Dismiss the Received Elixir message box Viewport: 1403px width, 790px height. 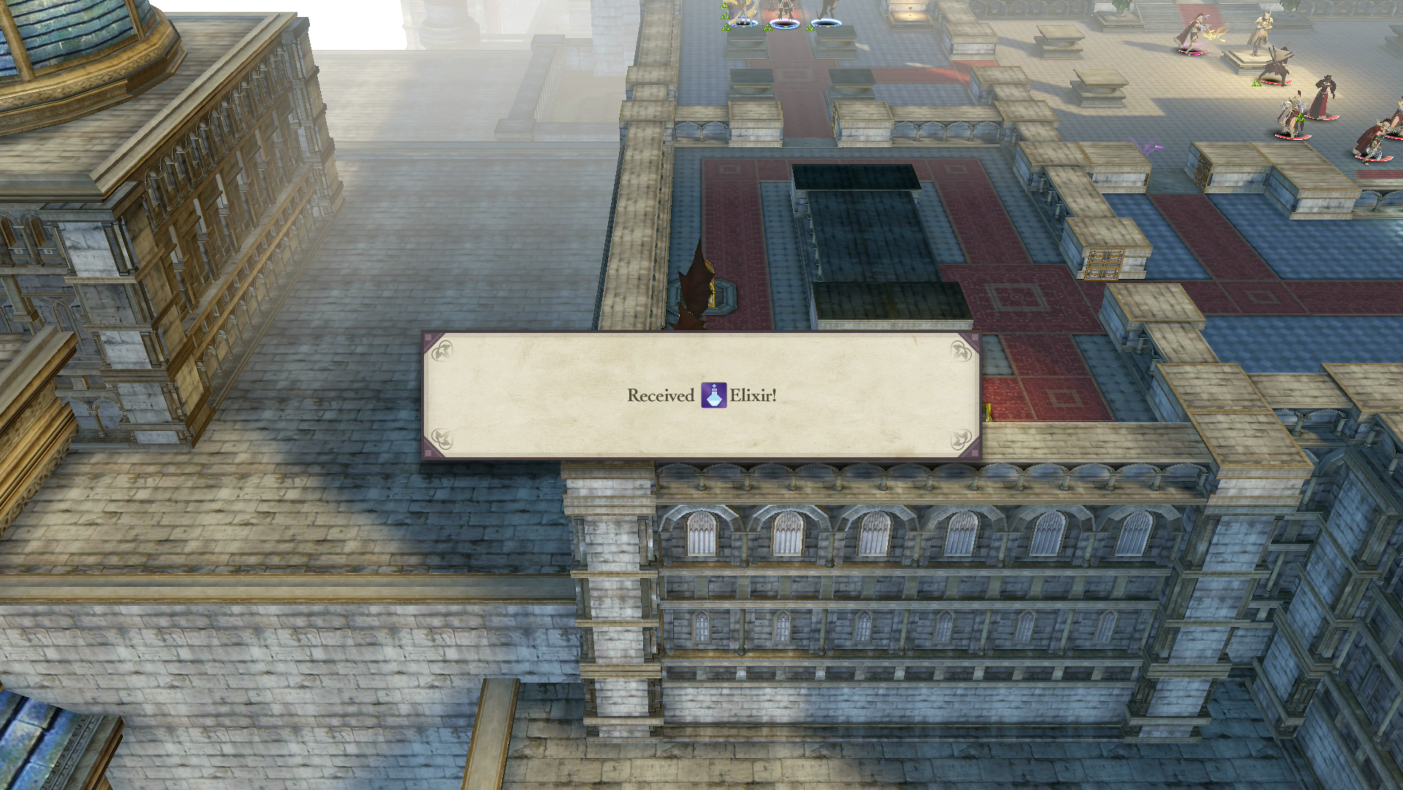click(x=700, y=394)
